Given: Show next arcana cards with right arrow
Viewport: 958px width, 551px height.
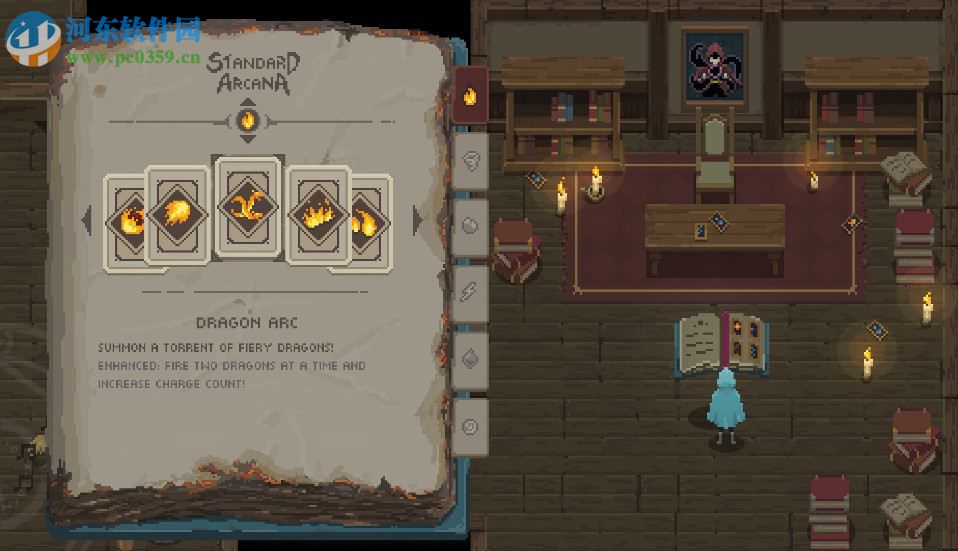Looking at the screenshot, I should point(417,220).
